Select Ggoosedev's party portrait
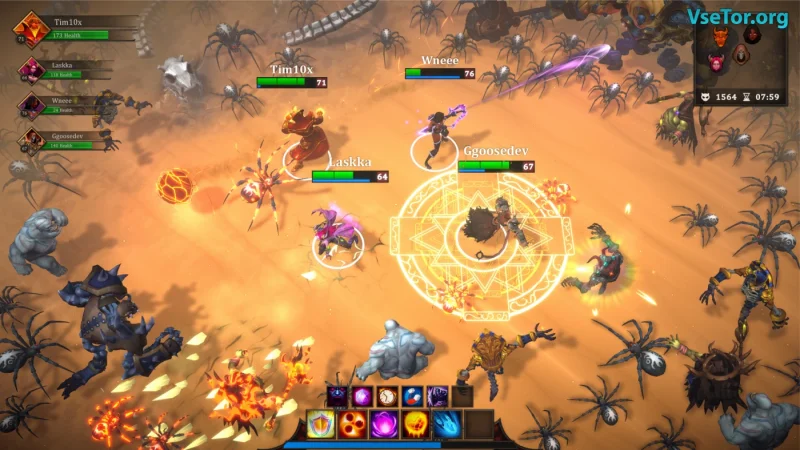The width and height of the screenshot is (800, 450). coord(30,140)
